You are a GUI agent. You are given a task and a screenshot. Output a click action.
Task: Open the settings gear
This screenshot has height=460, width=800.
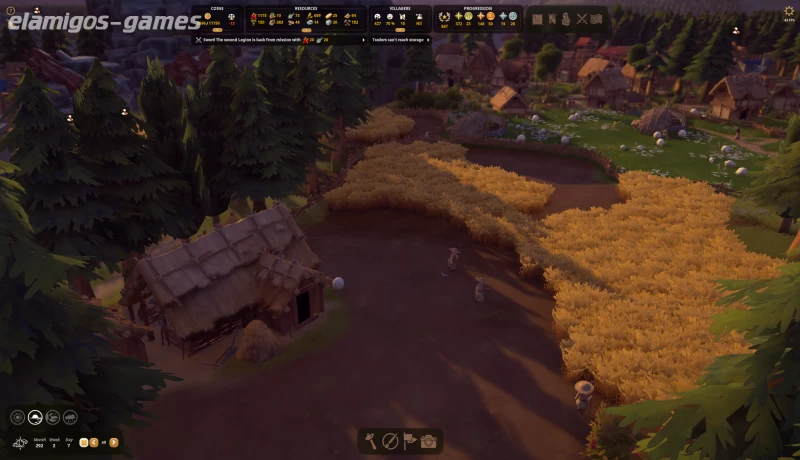point(789,11)
